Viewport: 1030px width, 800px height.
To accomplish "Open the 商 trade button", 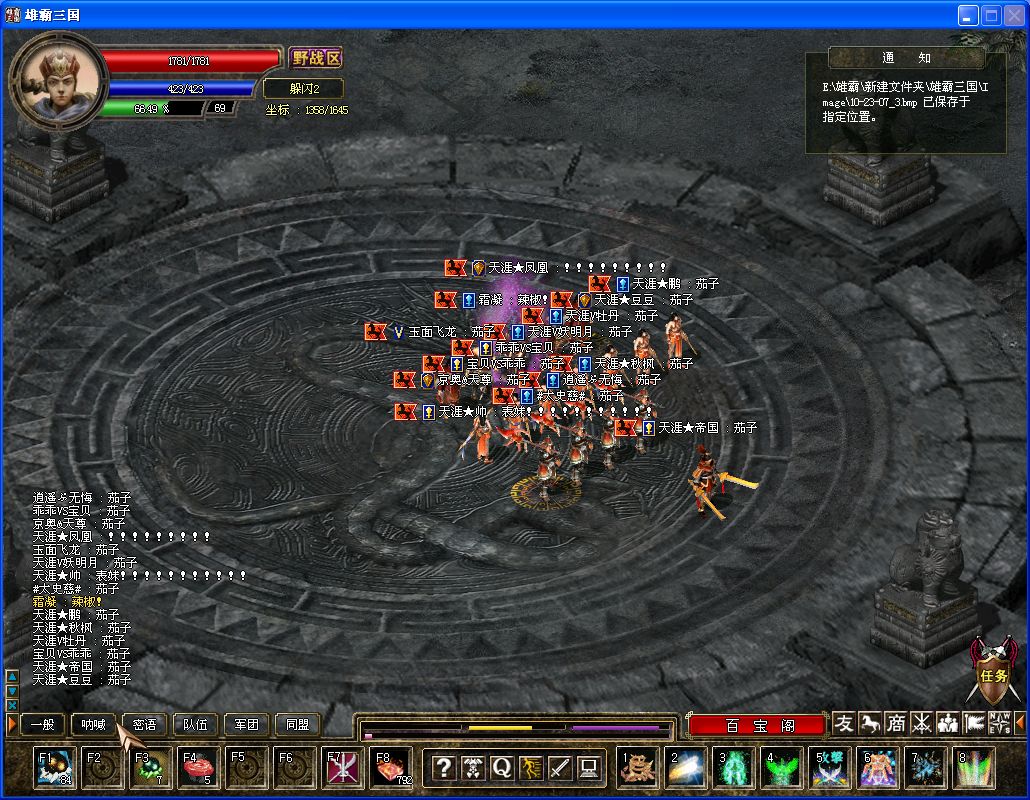I will [896, 723].
